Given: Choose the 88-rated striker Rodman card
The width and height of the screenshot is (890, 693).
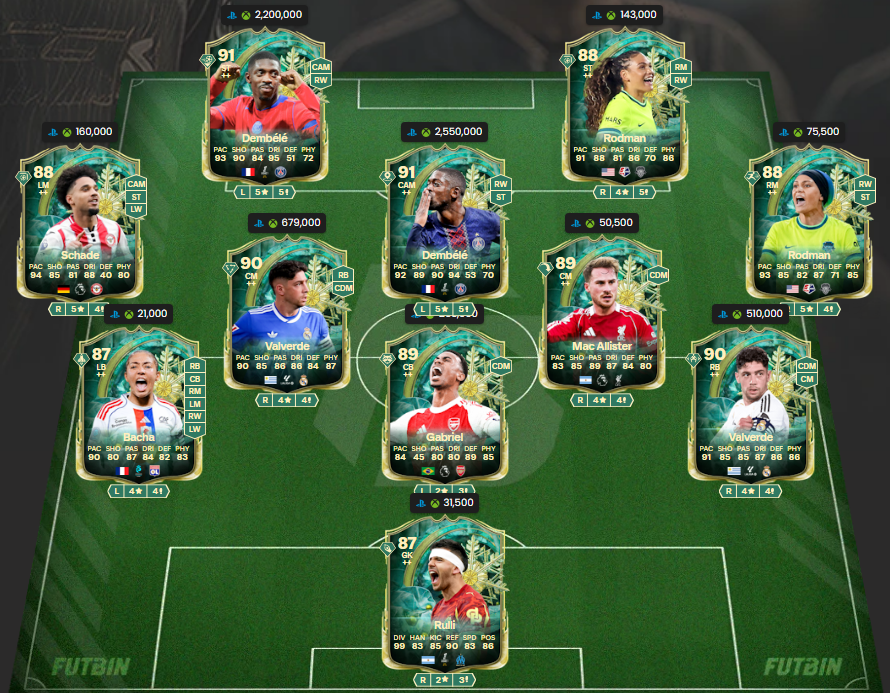Looking at the screenshot, I should 624,105.
